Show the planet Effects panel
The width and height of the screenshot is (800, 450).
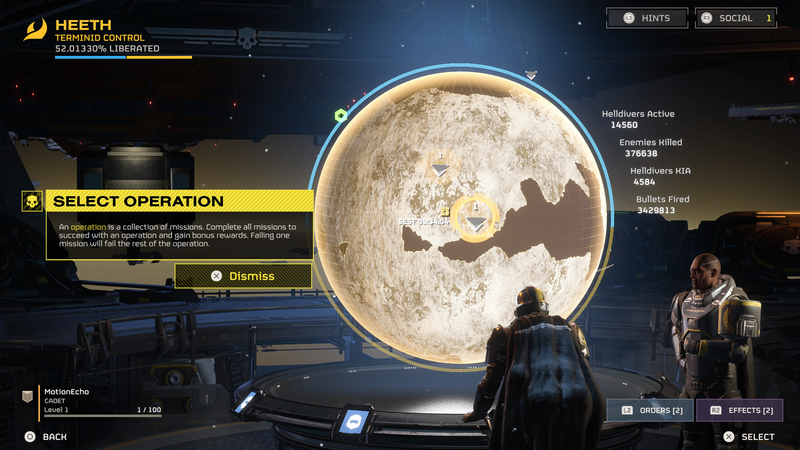740,410
